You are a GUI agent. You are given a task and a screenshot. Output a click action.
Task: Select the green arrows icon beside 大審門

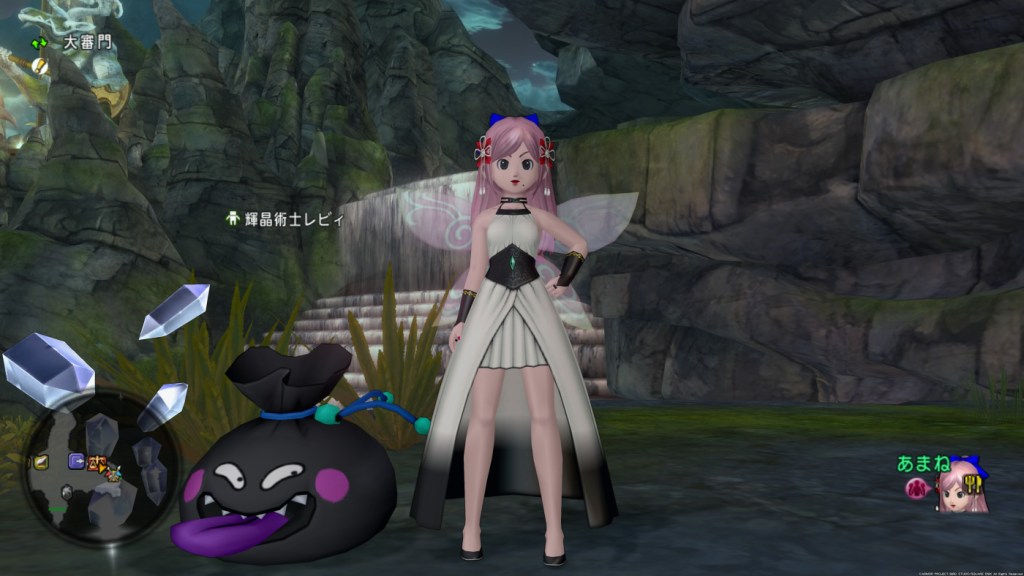[x=39, y=43]
